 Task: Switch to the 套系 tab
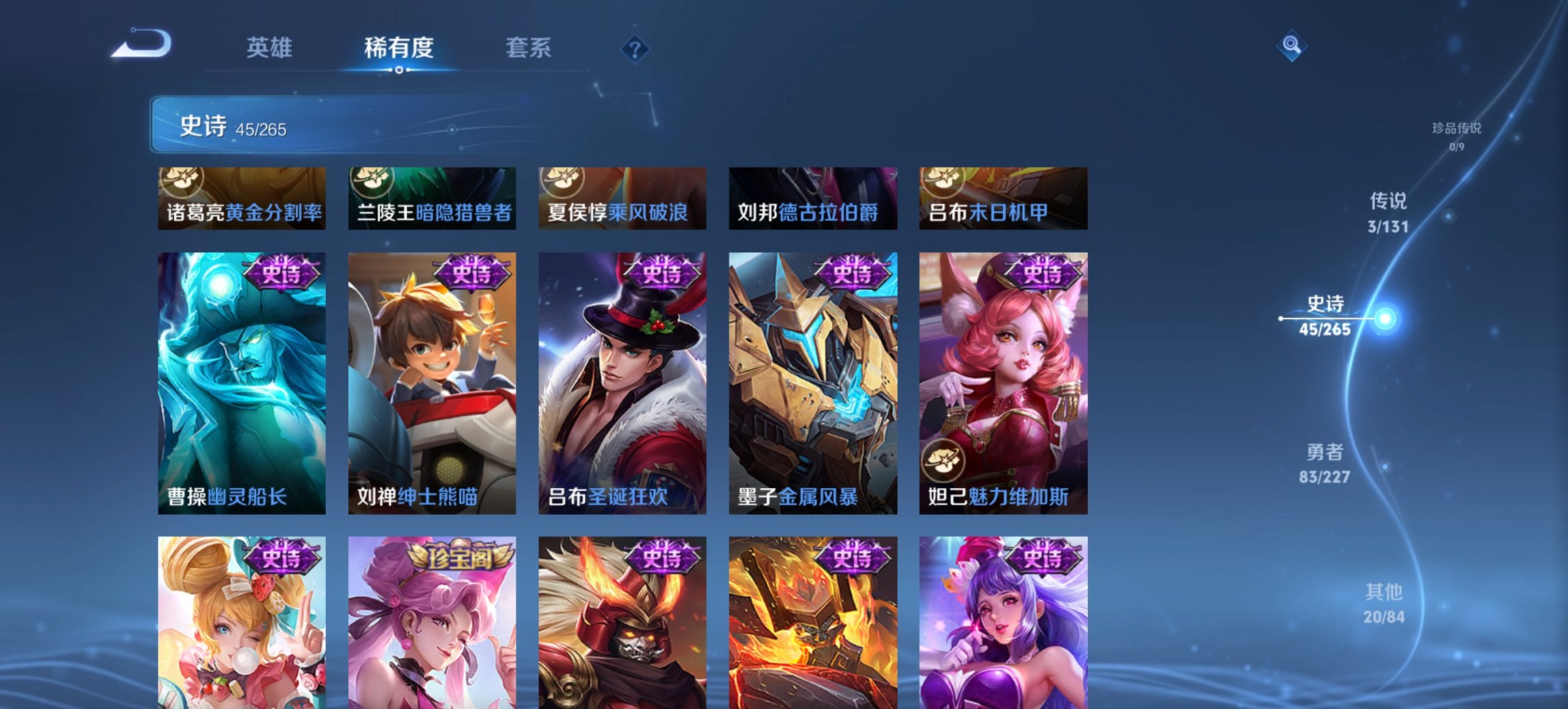[x=528, y=49]
